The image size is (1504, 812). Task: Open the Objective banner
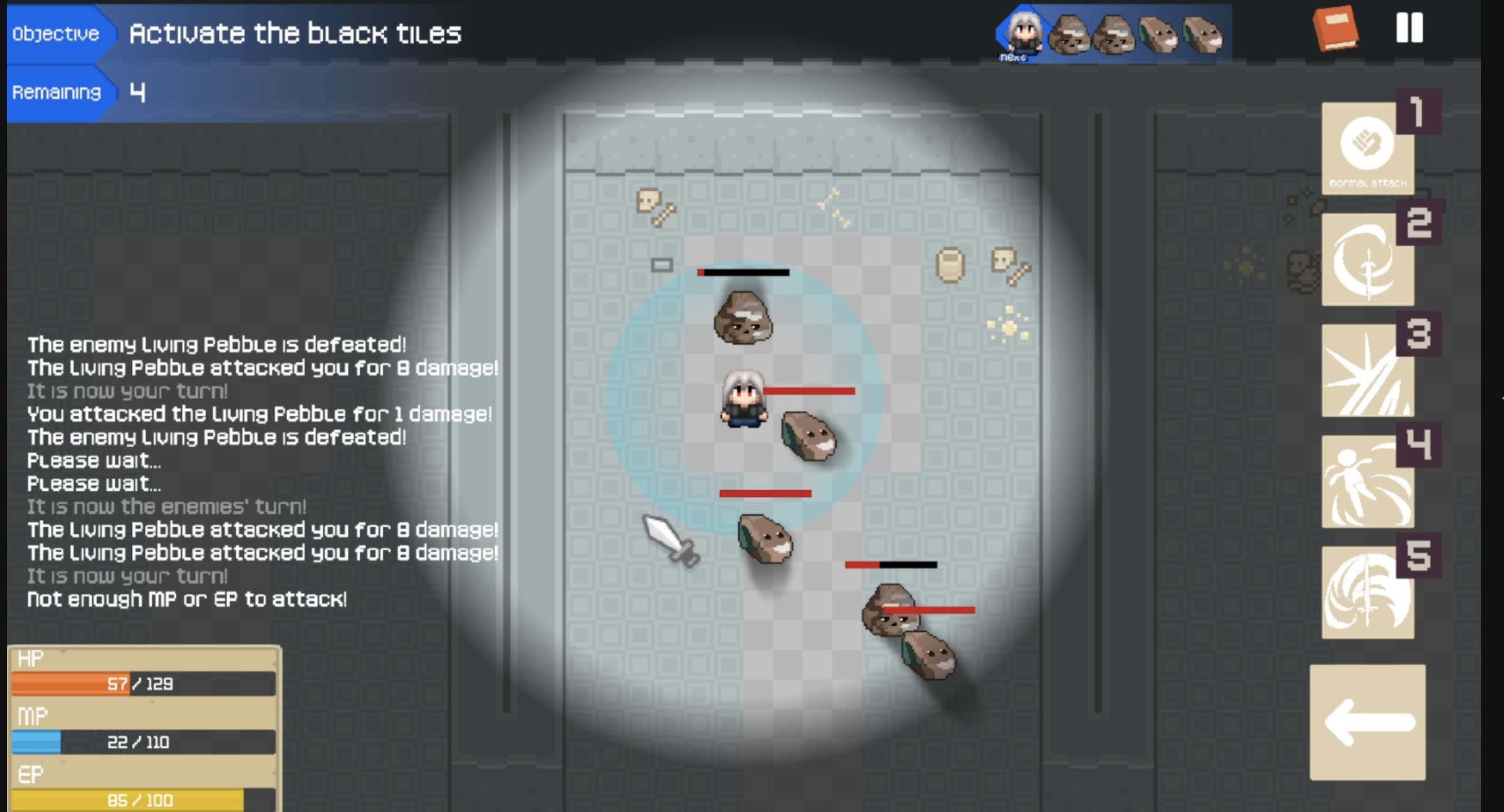[56, 32]
